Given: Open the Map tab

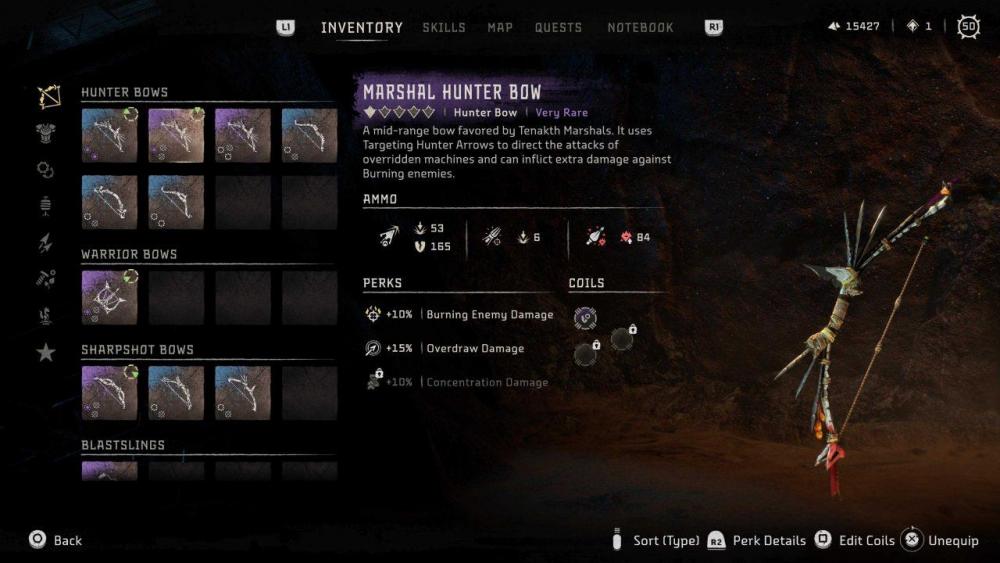Looking at the screenshot, I should tap(500, 28).
